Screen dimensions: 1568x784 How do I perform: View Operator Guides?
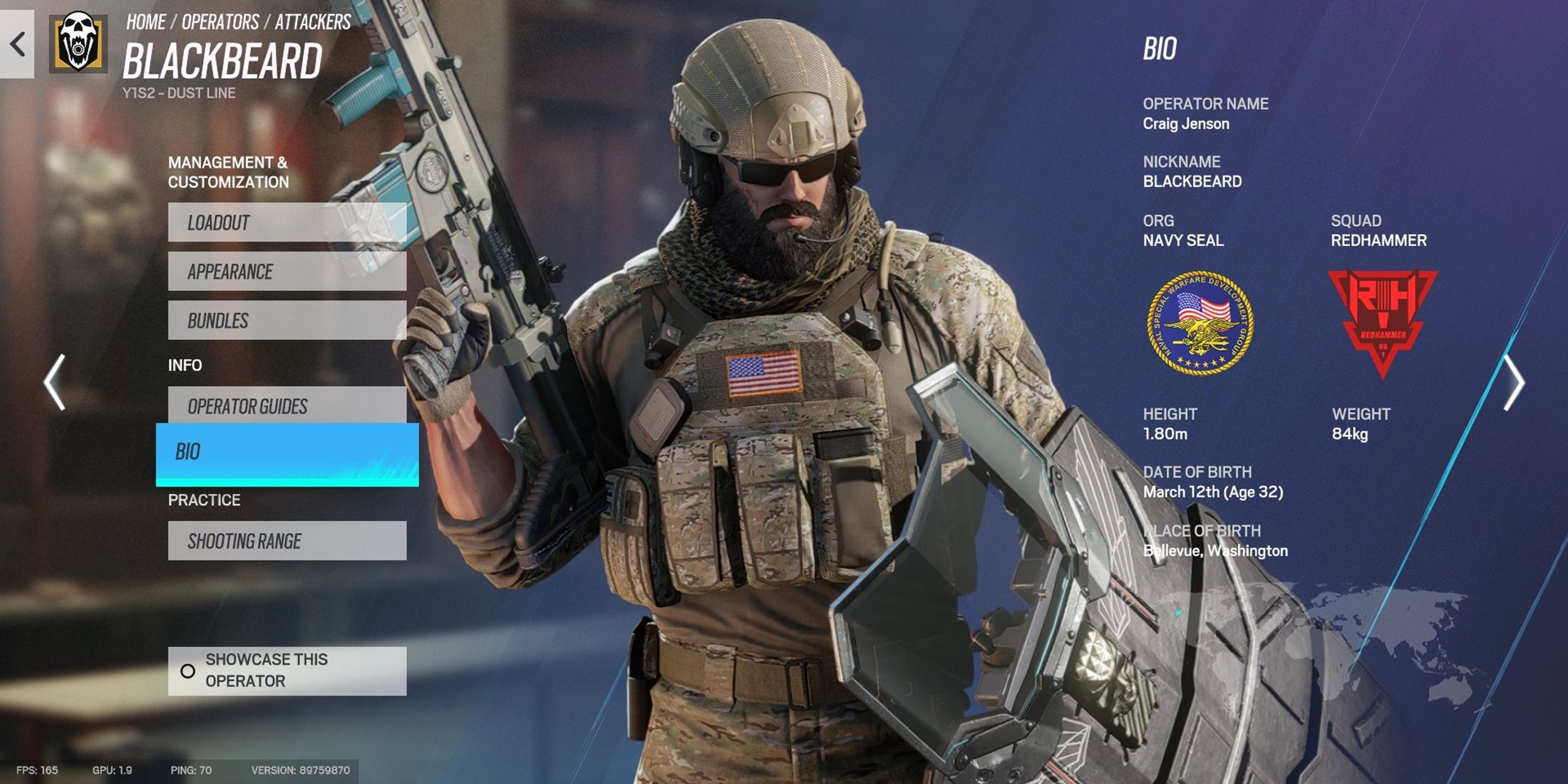tap(287, 406)
